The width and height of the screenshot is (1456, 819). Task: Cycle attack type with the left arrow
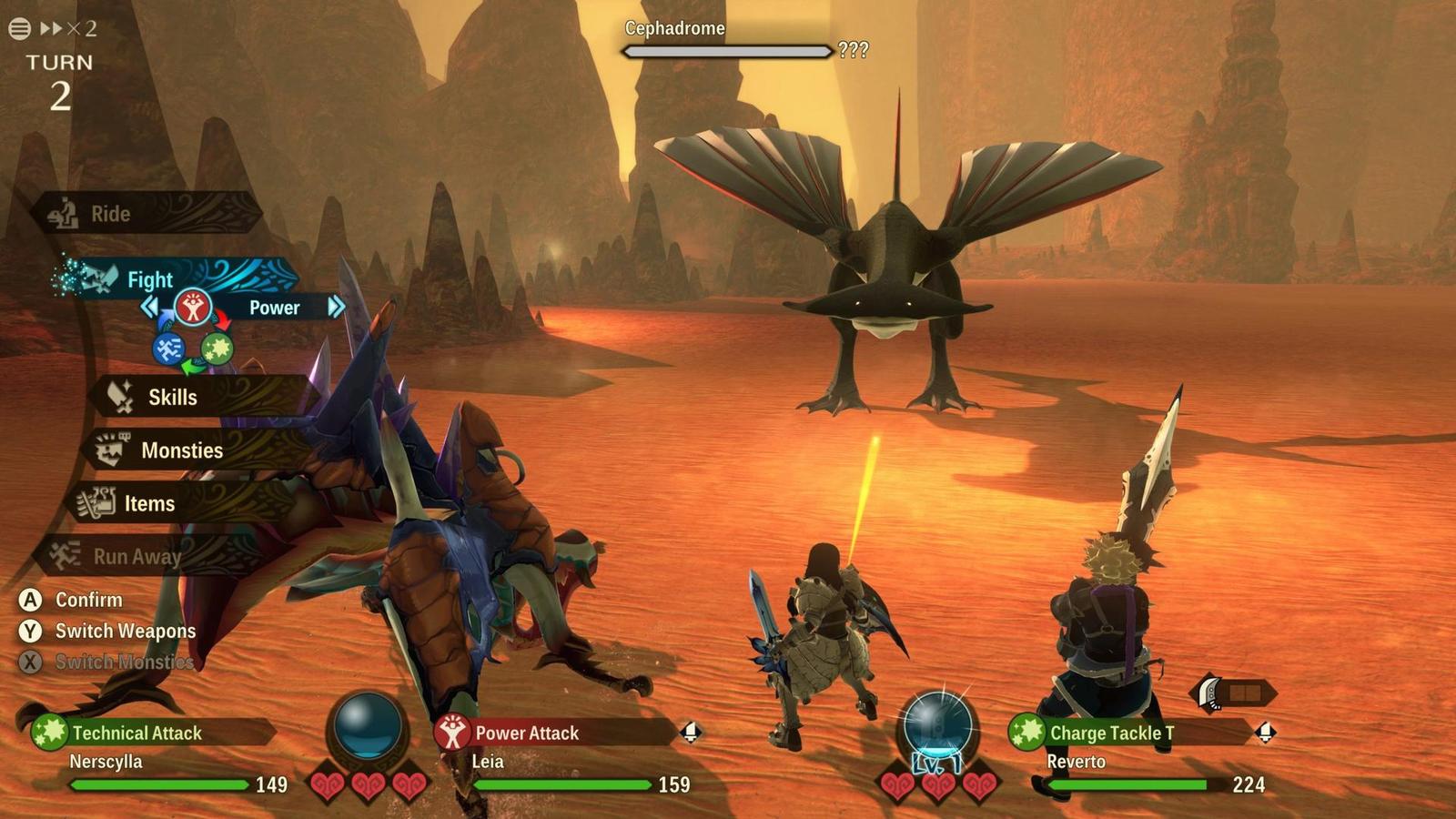coord(149,308)
